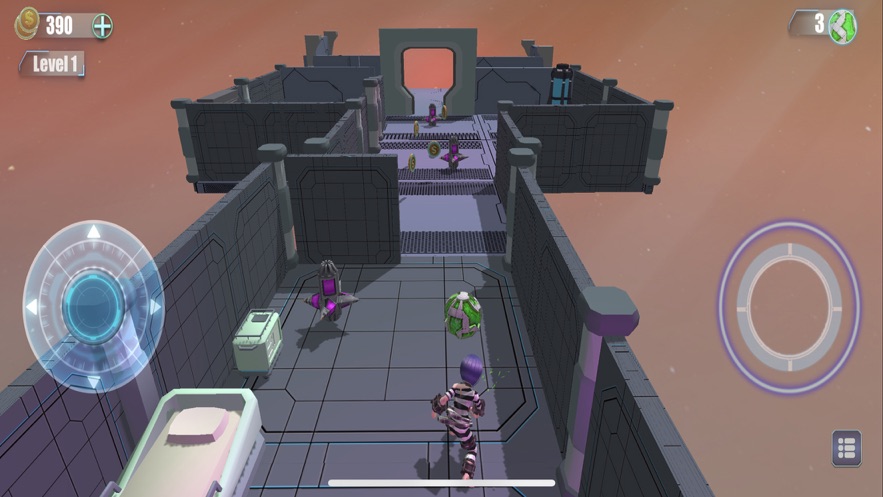
Task: Open the list menu button
Action: click(x=846, y=448)
